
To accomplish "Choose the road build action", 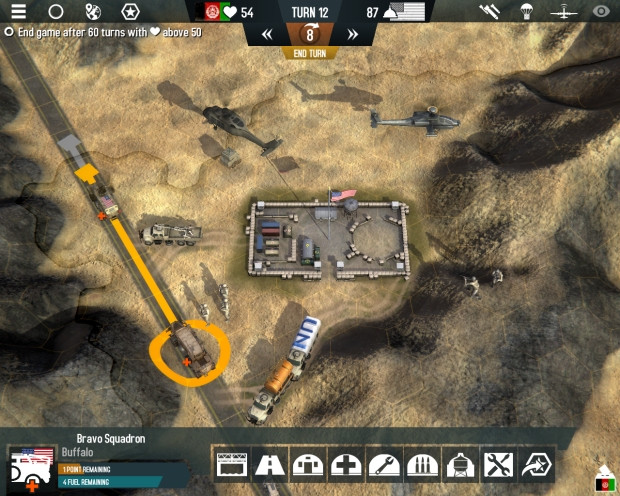I will click(269, 464).
